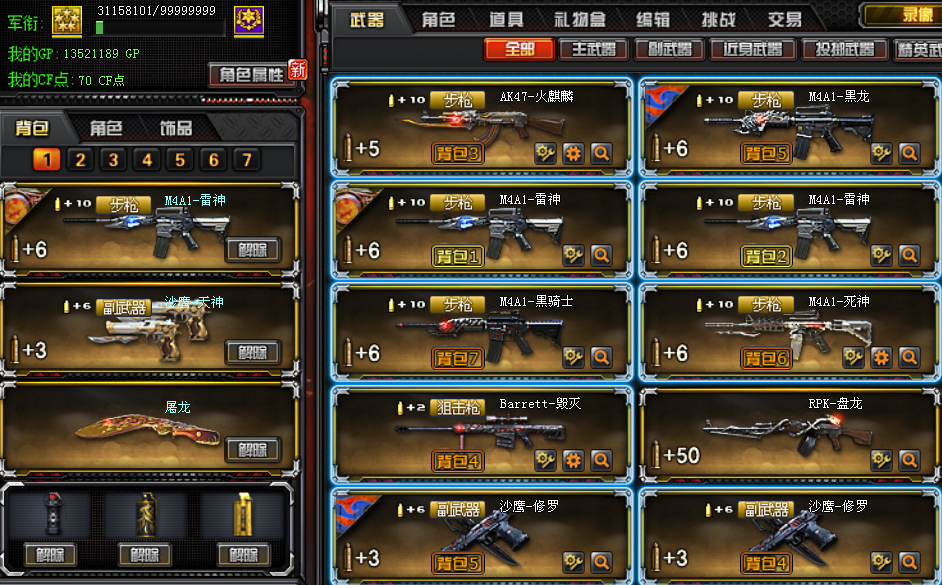The width and height of the screenshot is (942, 585).
Task: Switch to backpack number 3
Action: click(113, 160)
